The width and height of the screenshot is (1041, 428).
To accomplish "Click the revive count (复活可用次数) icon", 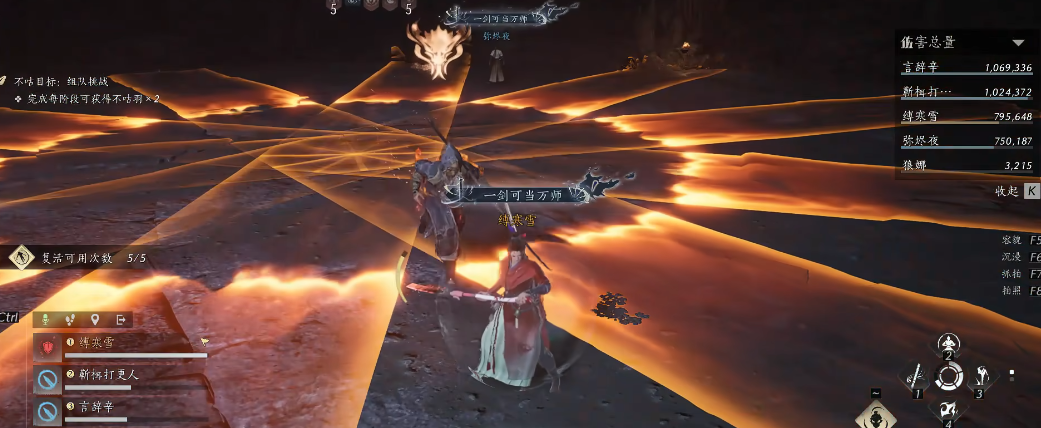I will tap(20, 257).
